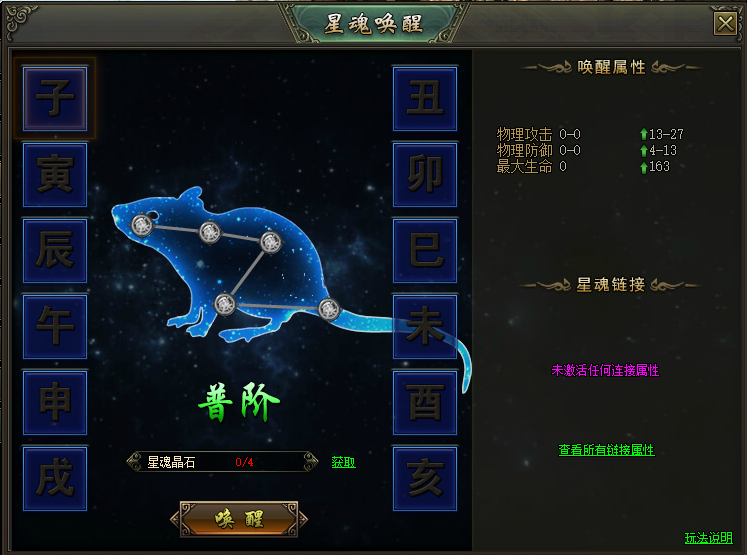Screen dimensions: 747x555
Task: View all link attributes via 查看所有链接属性
Action: pyautogui.click(x=606, y=450)
